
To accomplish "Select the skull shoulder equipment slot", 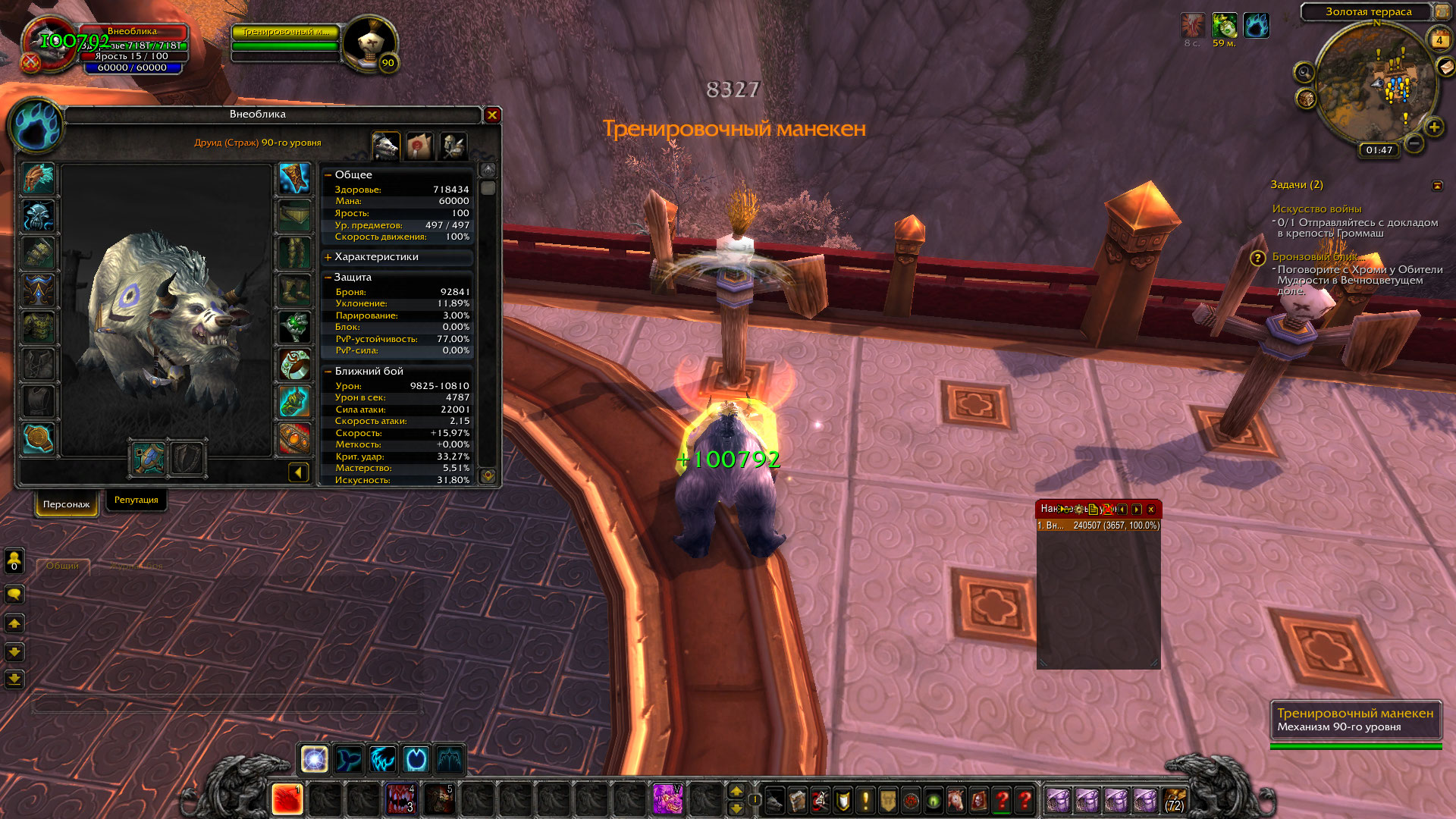I will click(37, 216).
